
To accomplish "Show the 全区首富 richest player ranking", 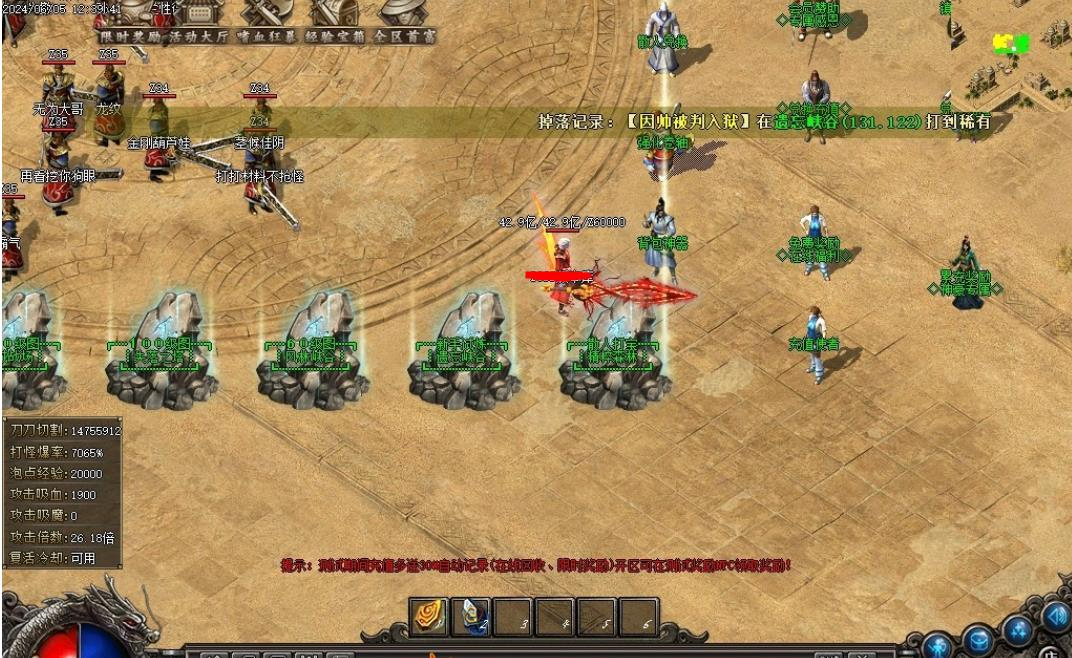I will tap(404, 36).
